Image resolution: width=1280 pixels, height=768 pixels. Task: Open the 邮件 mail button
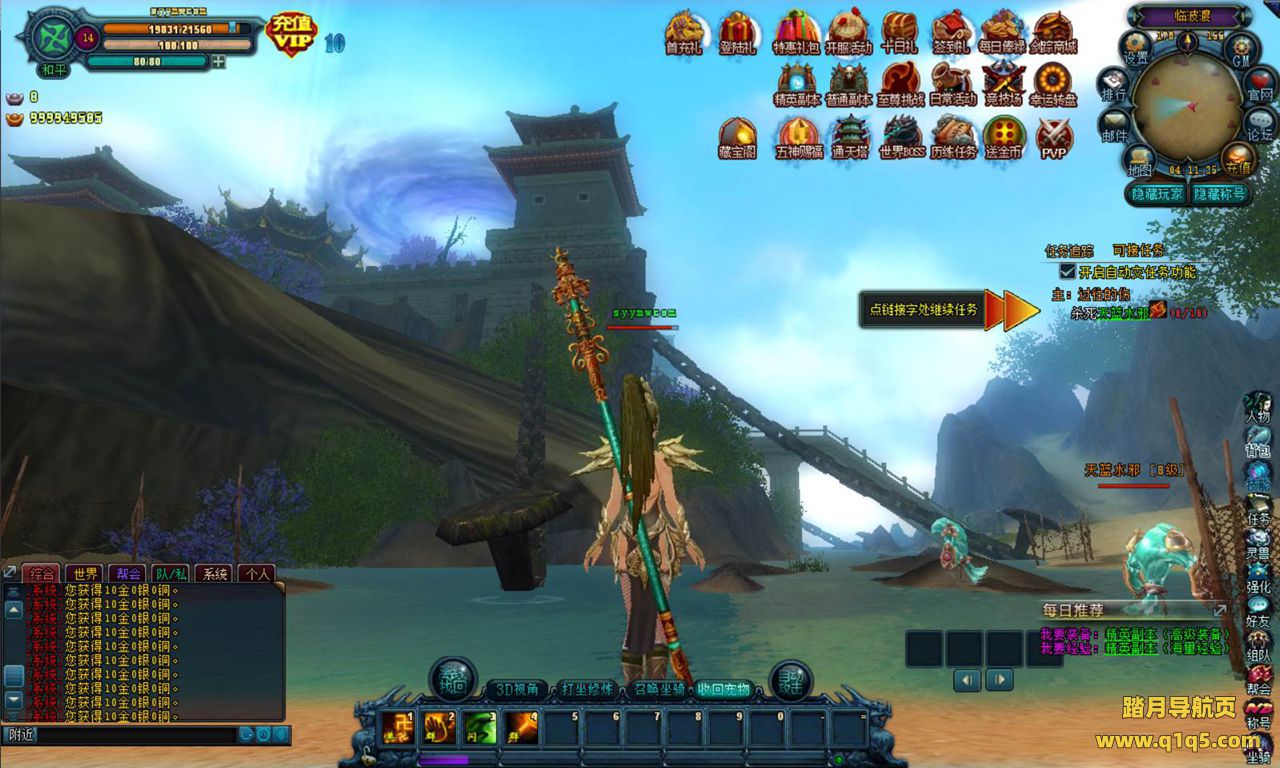coord(1114,124)
